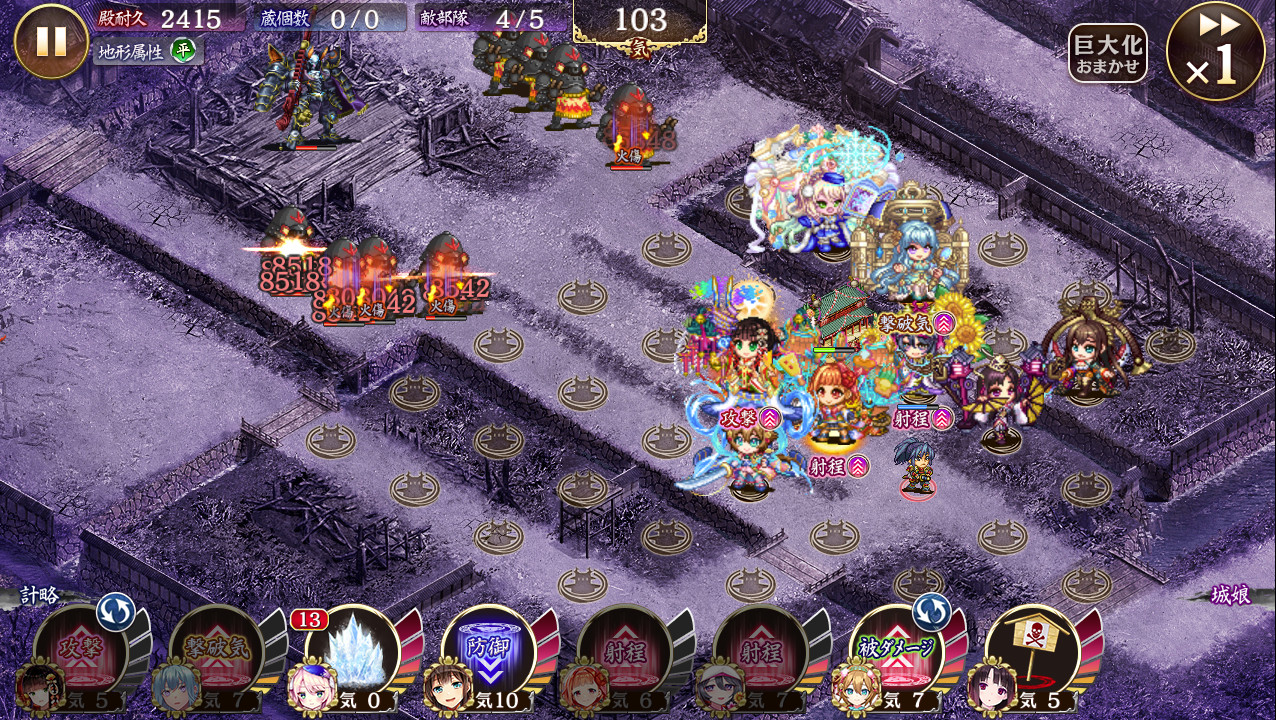This screenshot has height=720, width=1276.
Task: Open the 計略 stratagem panel
Action: click(40, 596)
